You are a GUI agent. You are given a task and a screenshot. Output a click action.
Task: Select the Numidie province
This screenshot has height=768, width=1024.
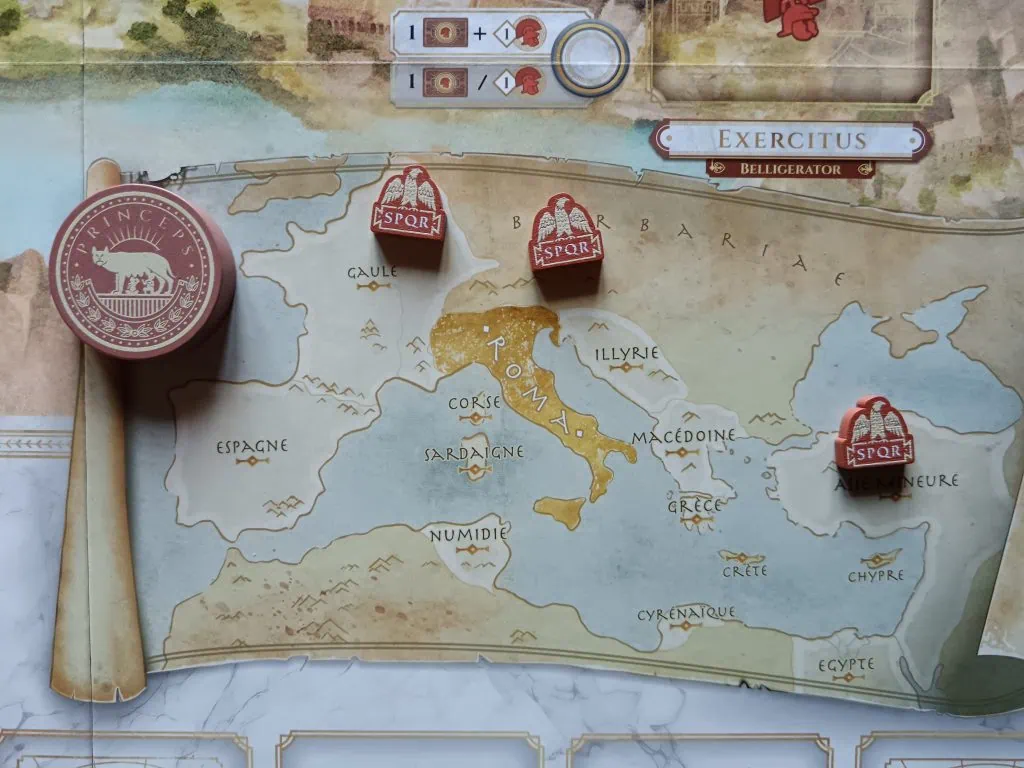[468, 536]
